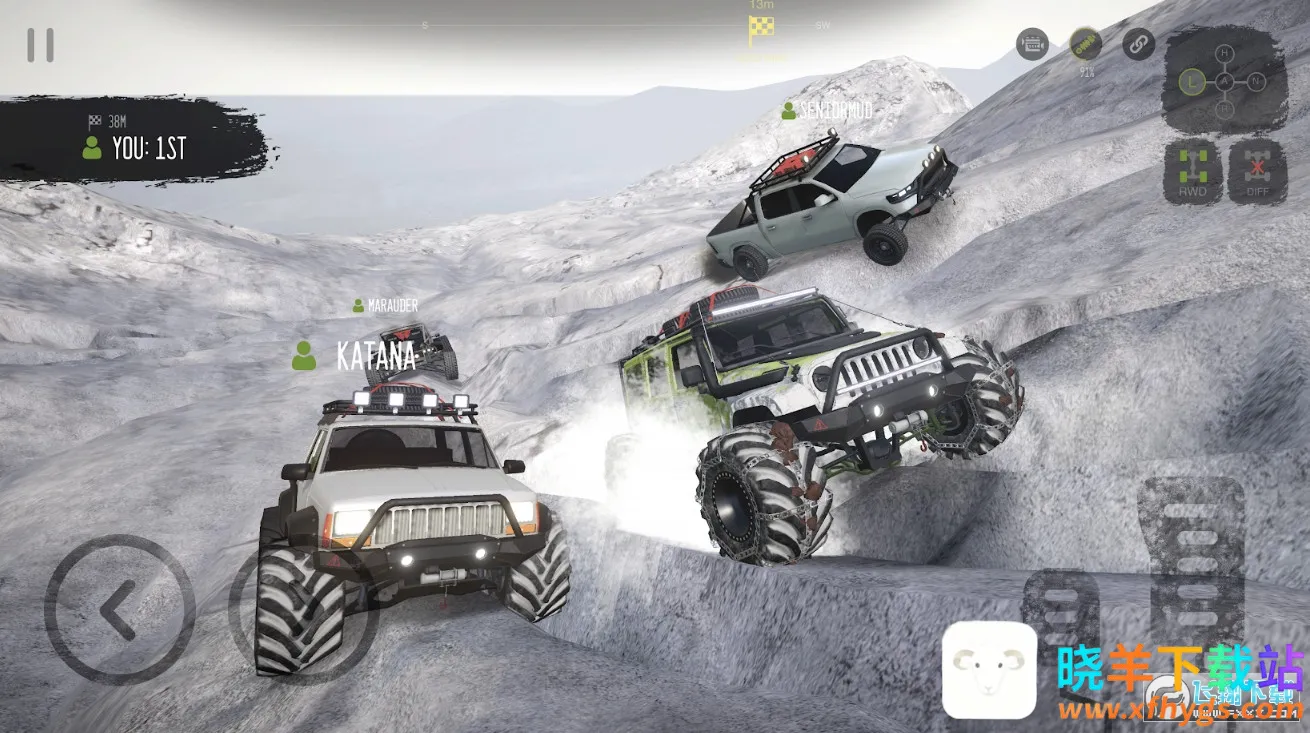
Task: Steer left with the arrow button
Action: 119,609
